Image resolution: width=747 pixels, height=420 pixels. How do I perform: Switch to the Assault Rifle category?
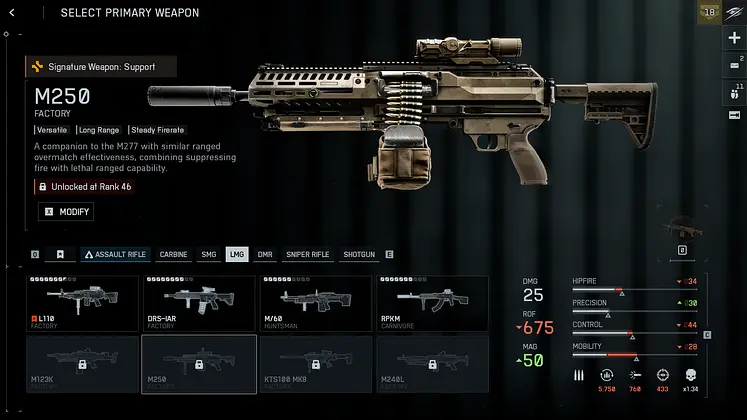[114, 254]
